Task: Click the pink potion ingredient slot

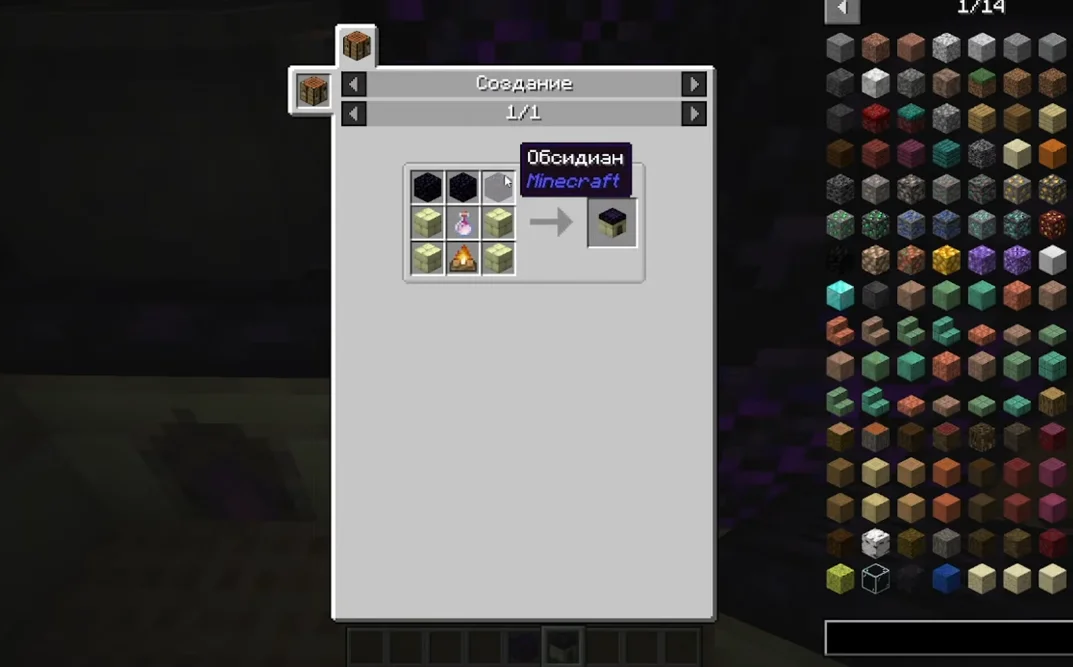Action: [463, 223]
